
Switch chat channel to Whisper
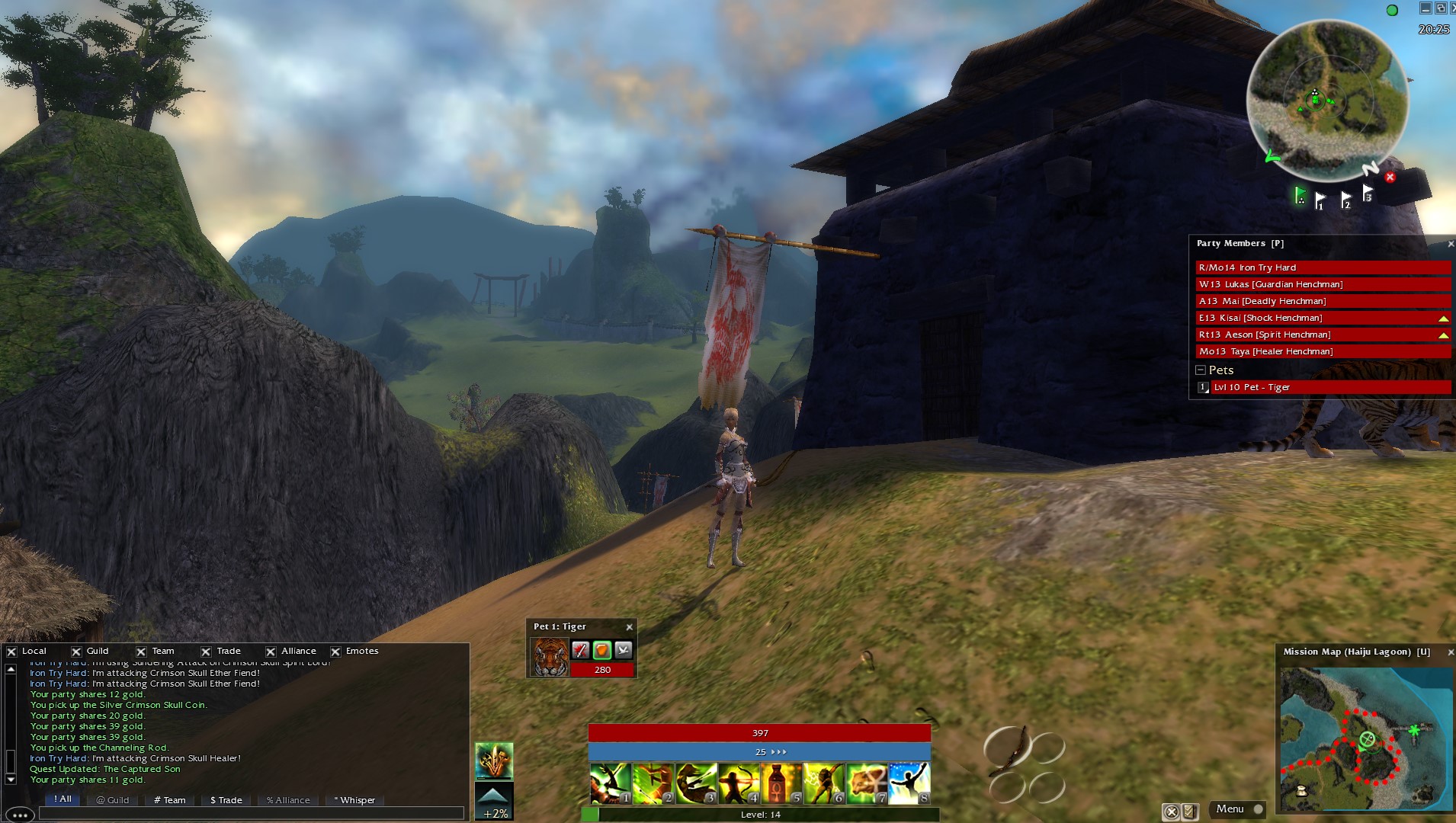coord(354,800)
